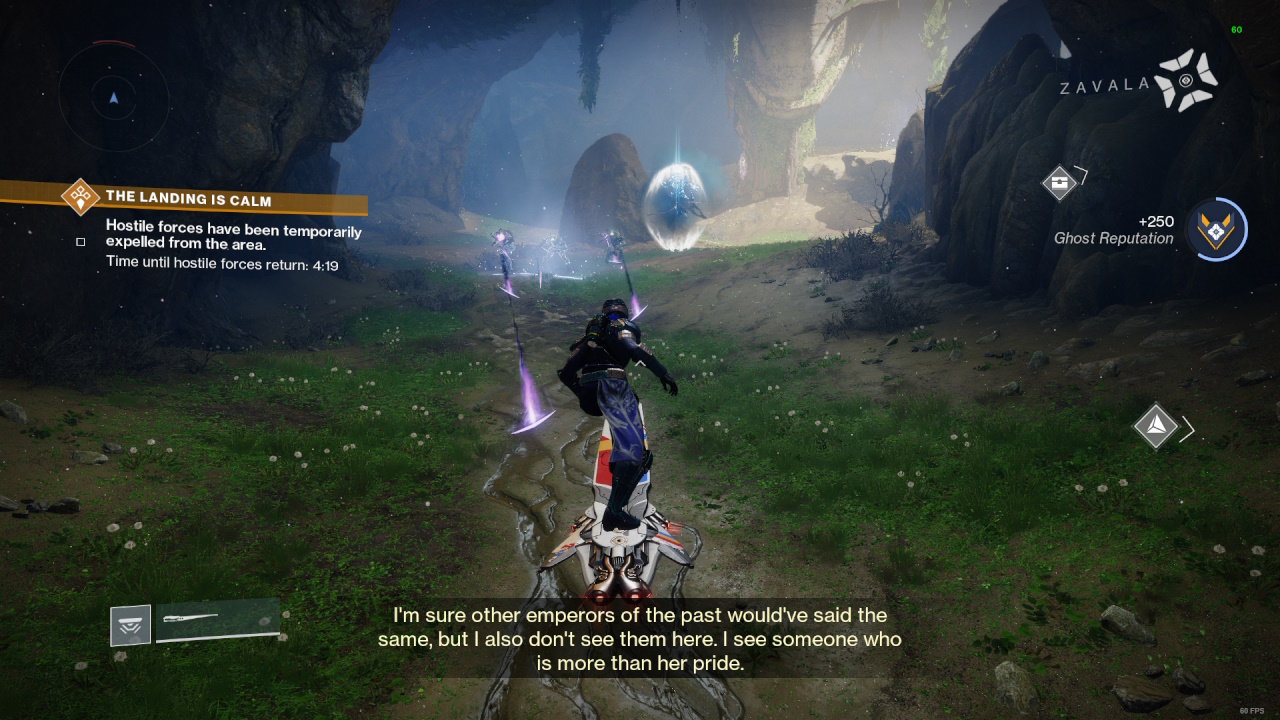This screenshot has width=1280, height=720.
Task: Open The Landing Is Calm event tracker
Action: click(x=188, y=199)
